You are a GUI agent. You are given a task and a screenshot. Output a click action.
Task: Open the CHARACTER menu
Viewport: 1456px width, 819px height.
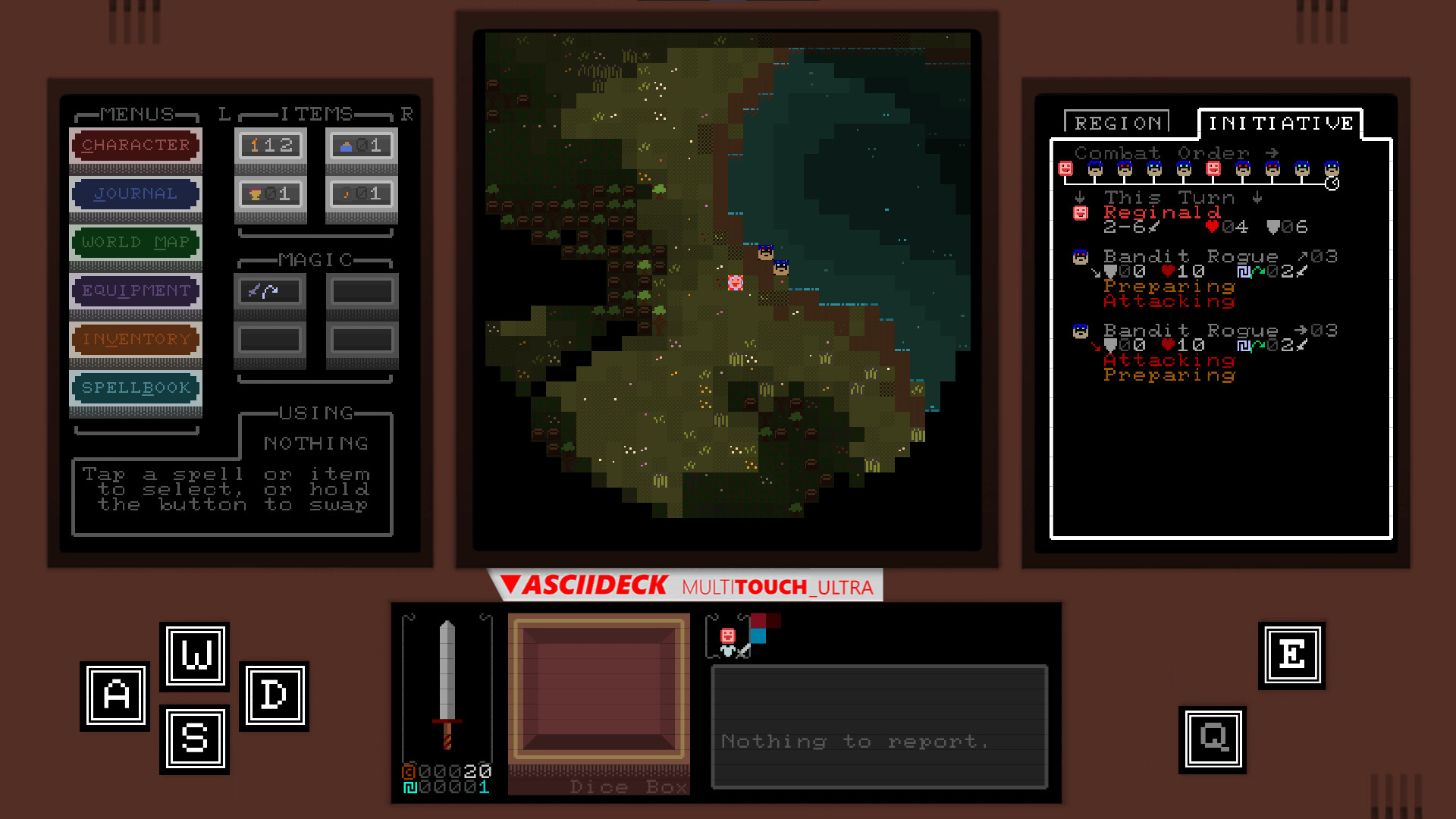[x=135, y=145]
